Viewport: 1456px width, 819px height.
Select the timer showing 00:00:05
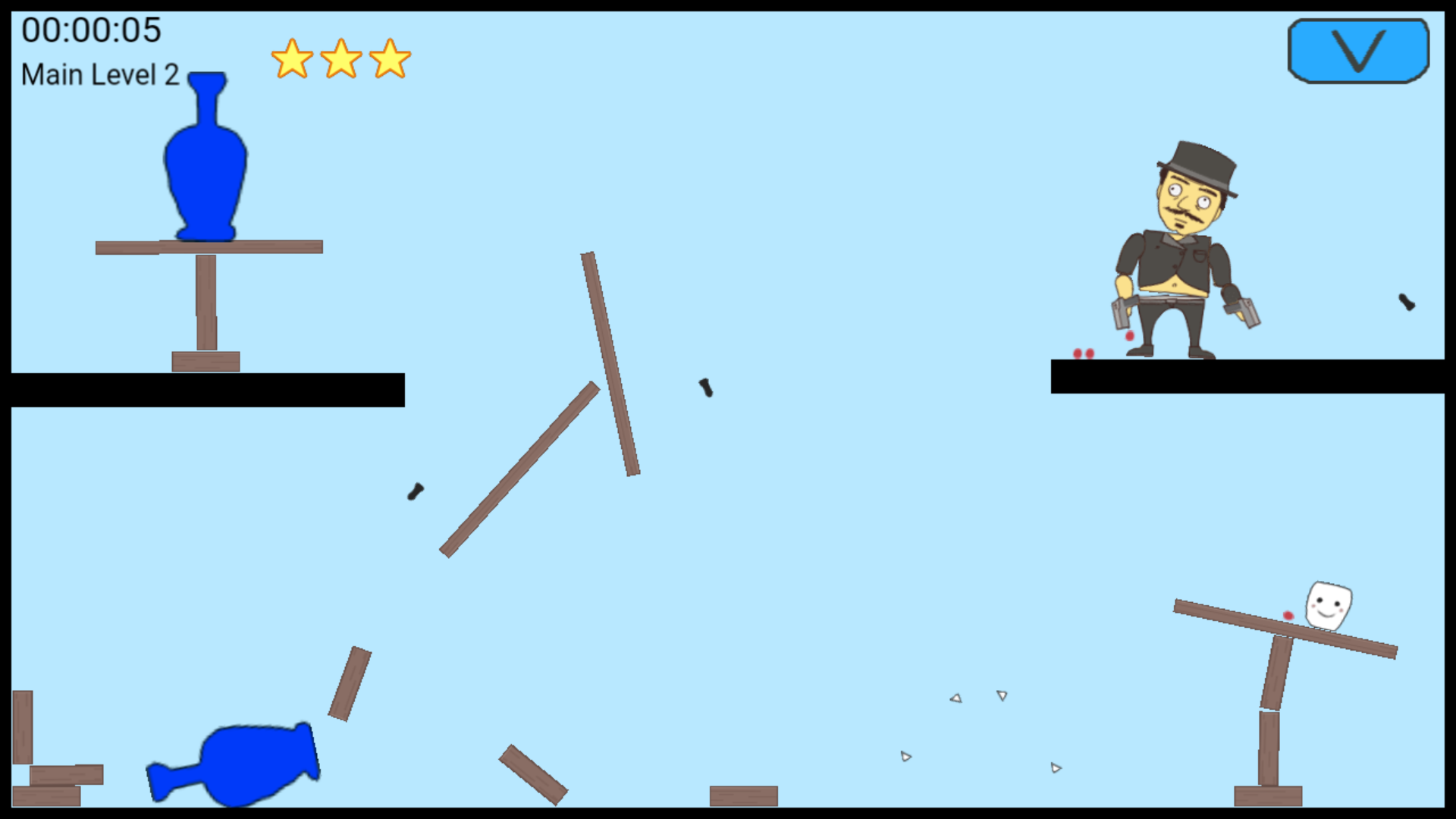click(x=91, y=31)
